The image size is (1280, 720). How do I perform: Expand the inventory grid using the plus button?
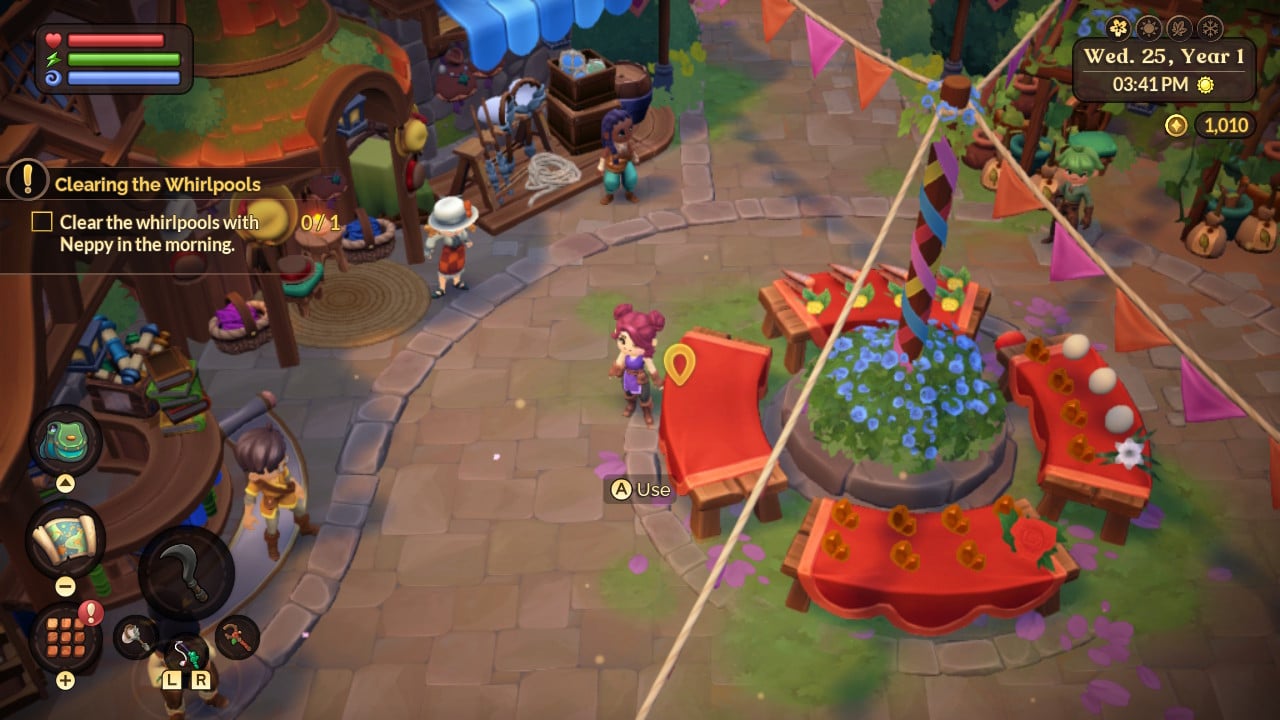[64, 679]
